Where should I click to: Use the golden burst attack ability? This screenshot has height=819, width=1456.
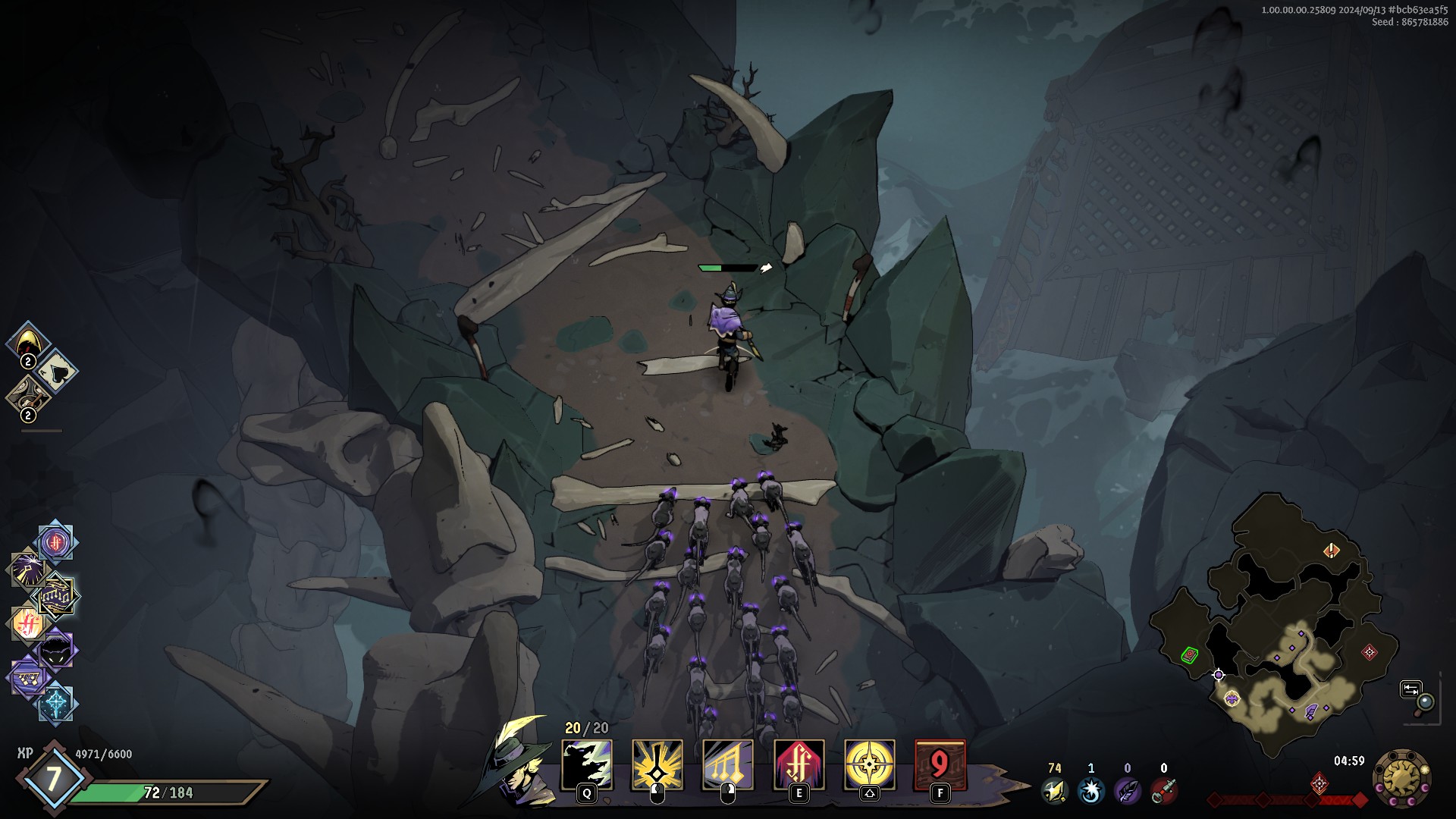[657, 764]
